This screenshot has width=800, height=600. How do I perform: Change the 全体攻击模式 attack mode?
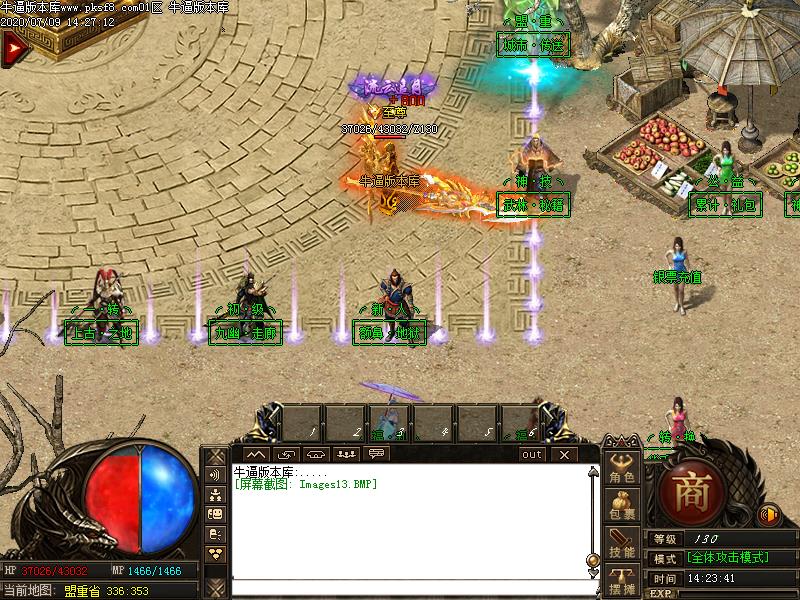point(728,558)
